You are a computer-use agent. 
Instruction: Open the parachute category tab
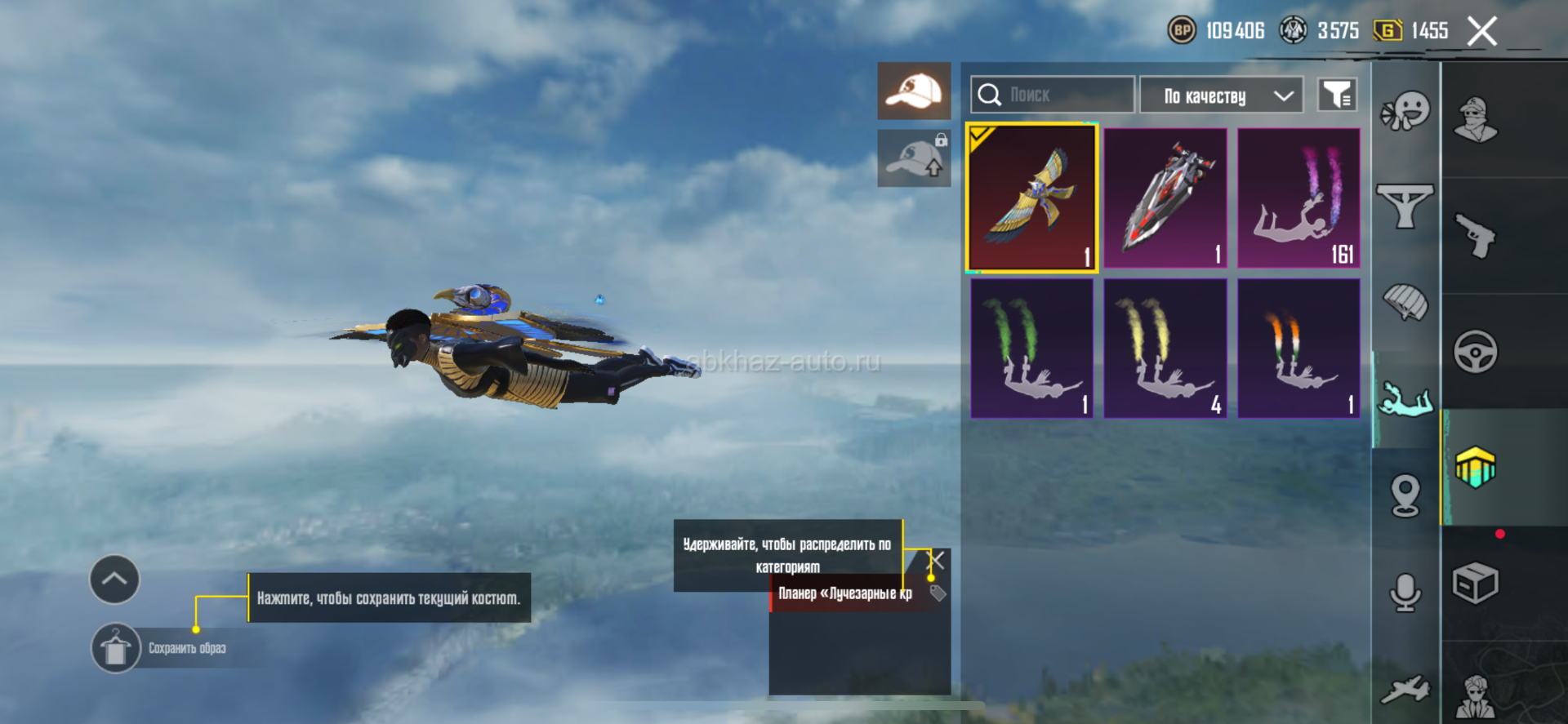1405,302
